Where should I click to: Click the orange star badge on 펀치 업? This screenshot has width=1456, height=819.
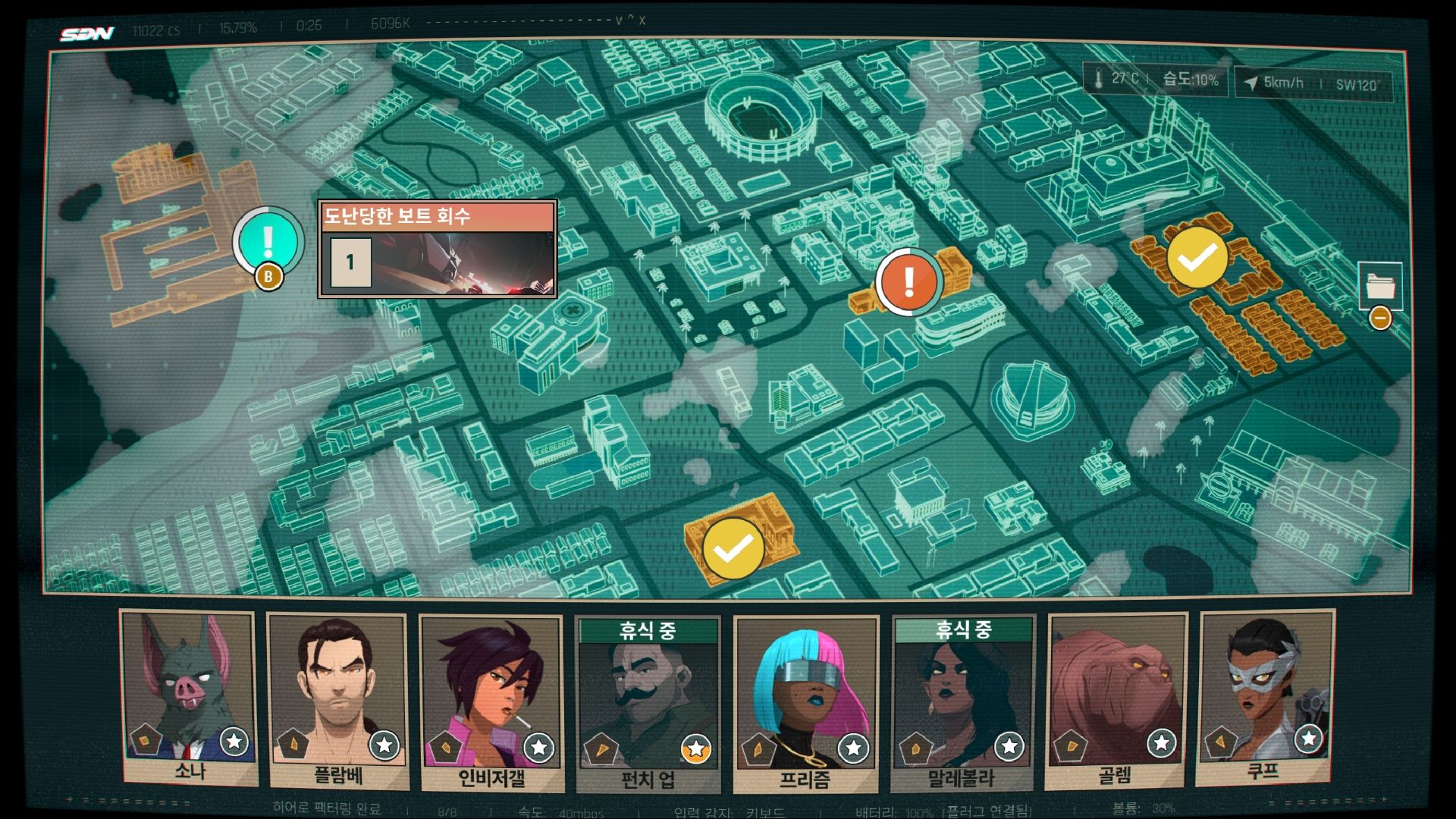coord(695,749)
